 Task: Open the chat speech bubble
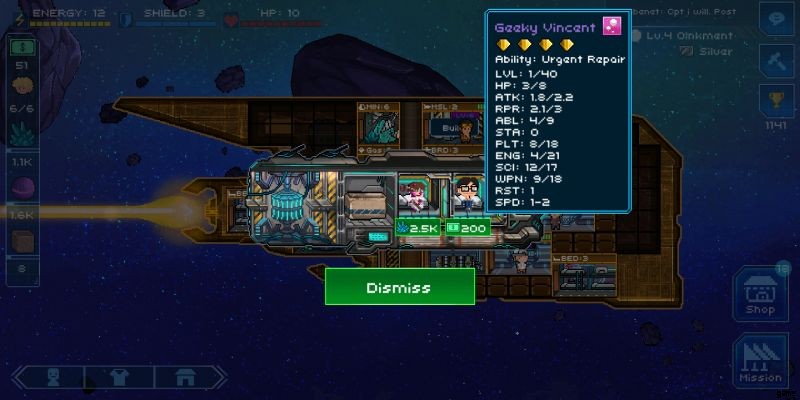[x=775, y=19]
